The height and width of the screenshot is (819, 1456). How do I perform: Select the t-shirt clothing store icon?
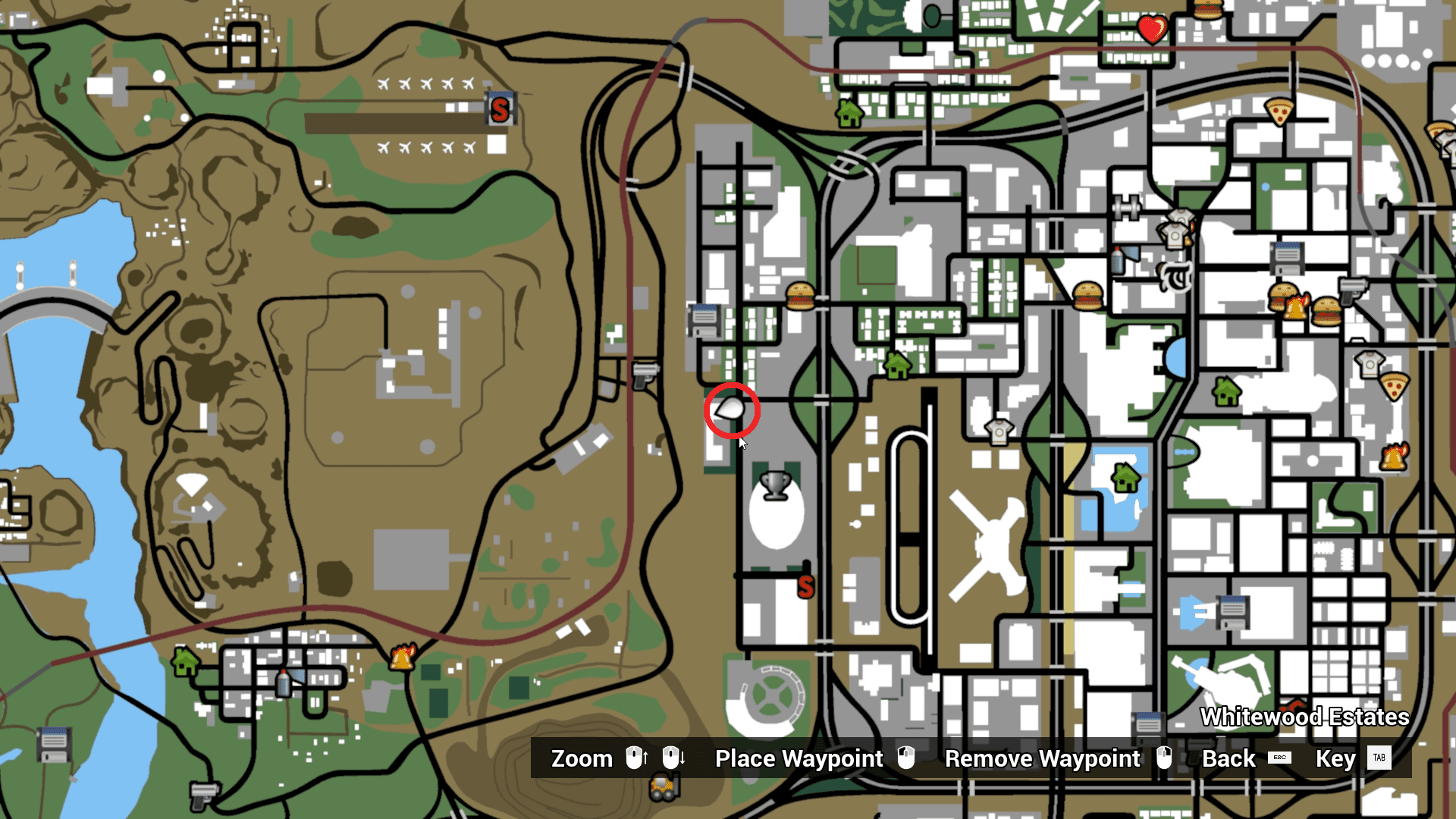click(999, 432)
